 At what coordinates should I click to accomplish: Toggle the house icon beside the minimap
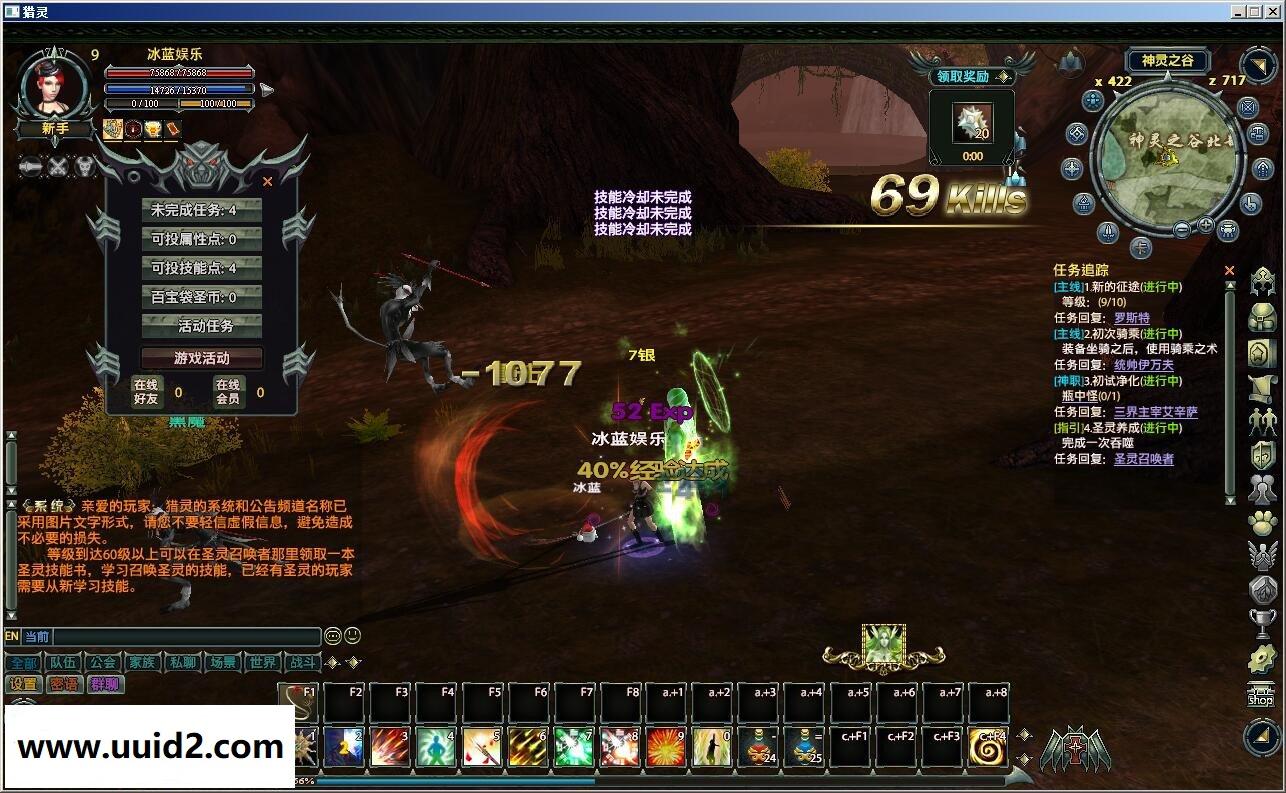pyautogui.click(x=1261, y=170)
